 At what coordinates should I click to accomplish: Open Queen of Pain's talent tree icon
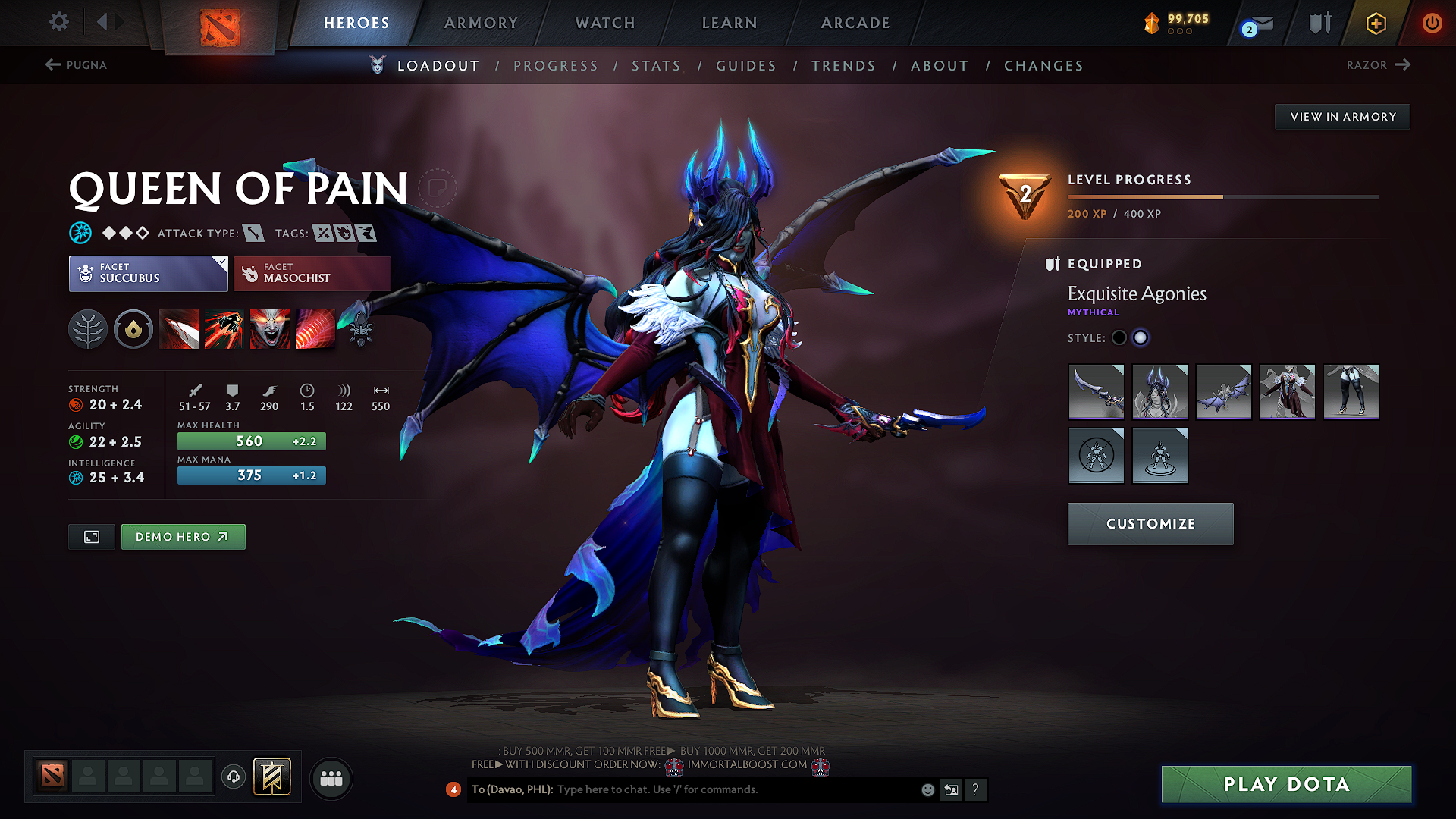click(88, 329)
